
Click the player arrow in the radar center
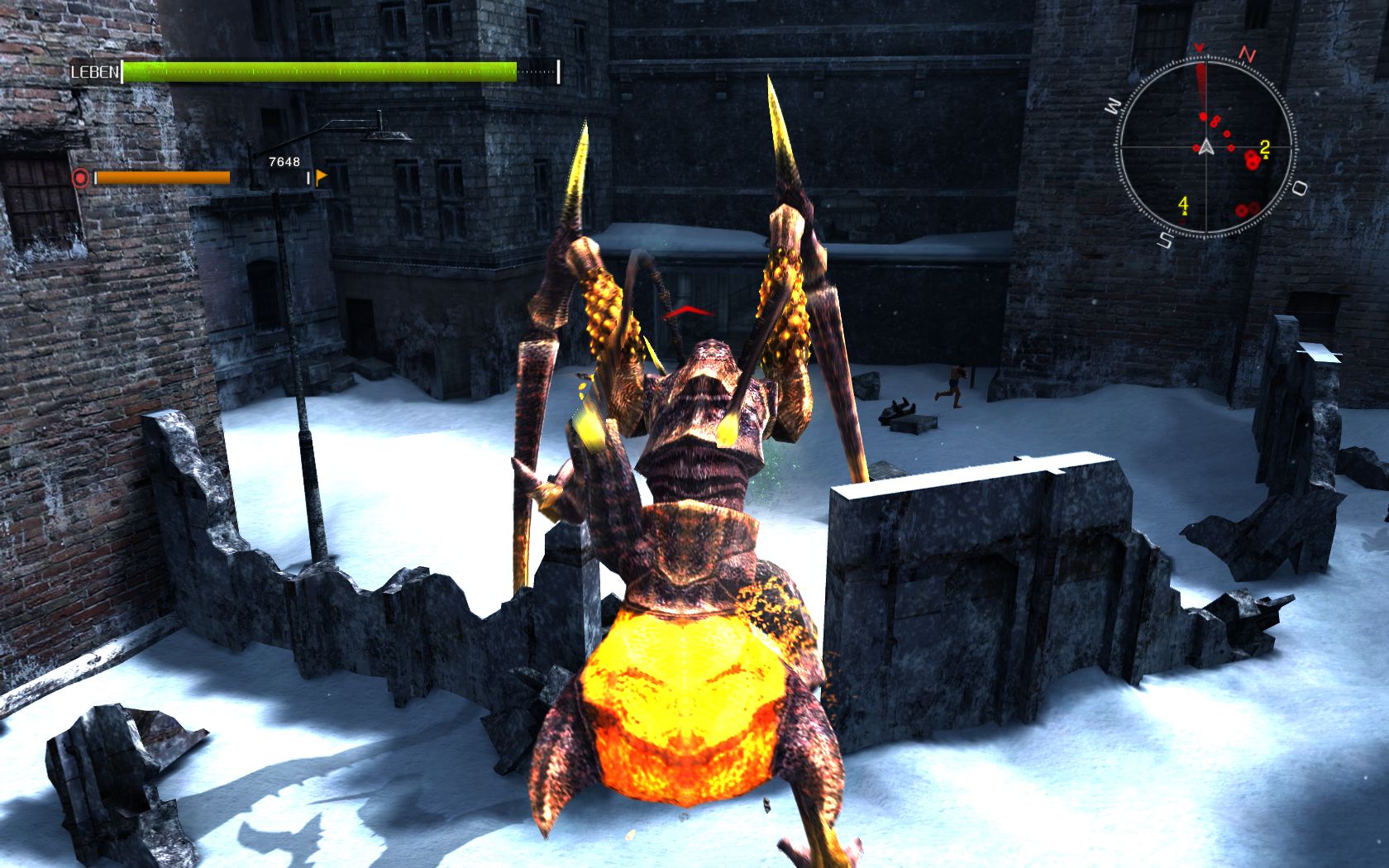[x=1207, y=148]
